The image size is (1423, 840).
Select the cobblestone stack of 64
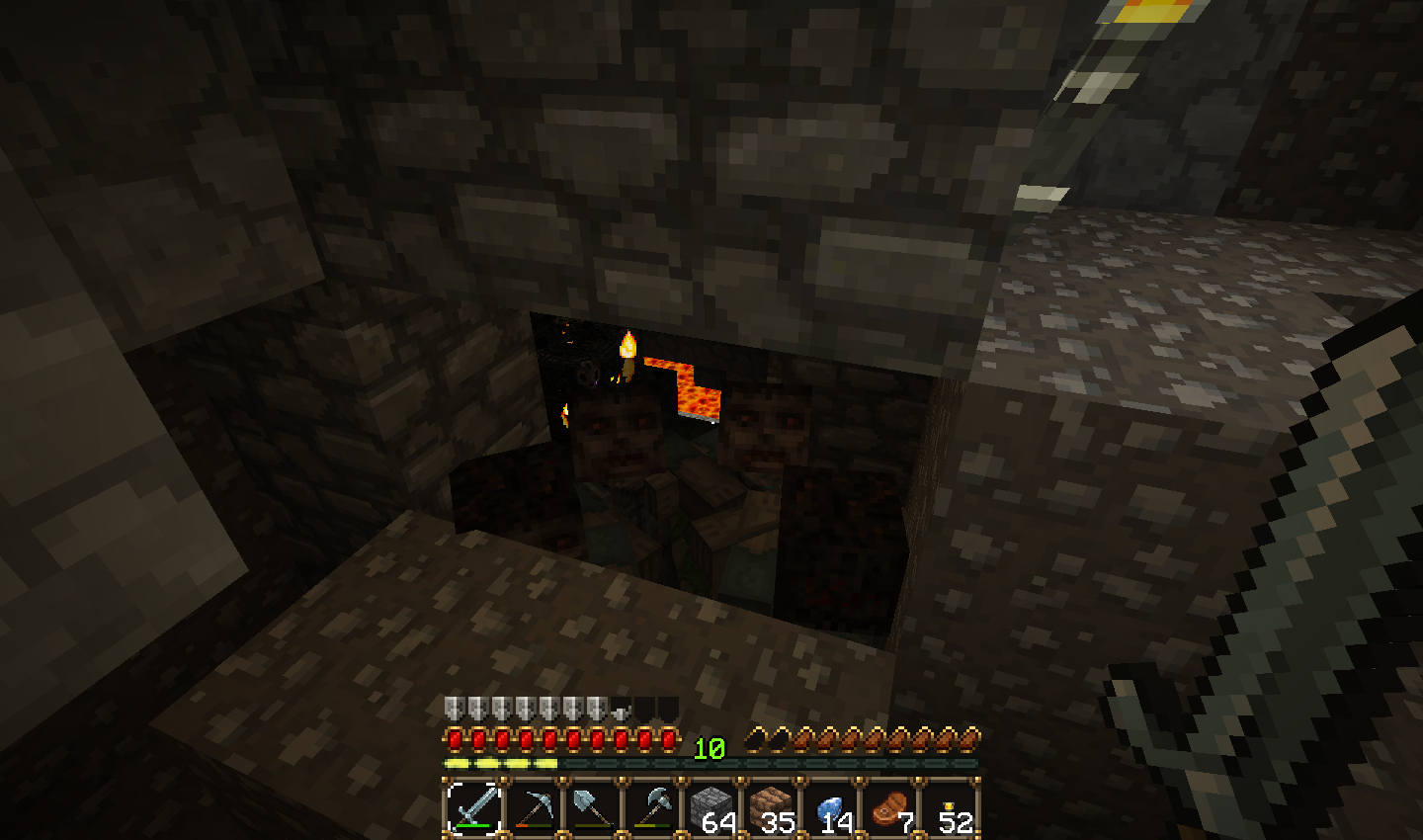point(711,807)
